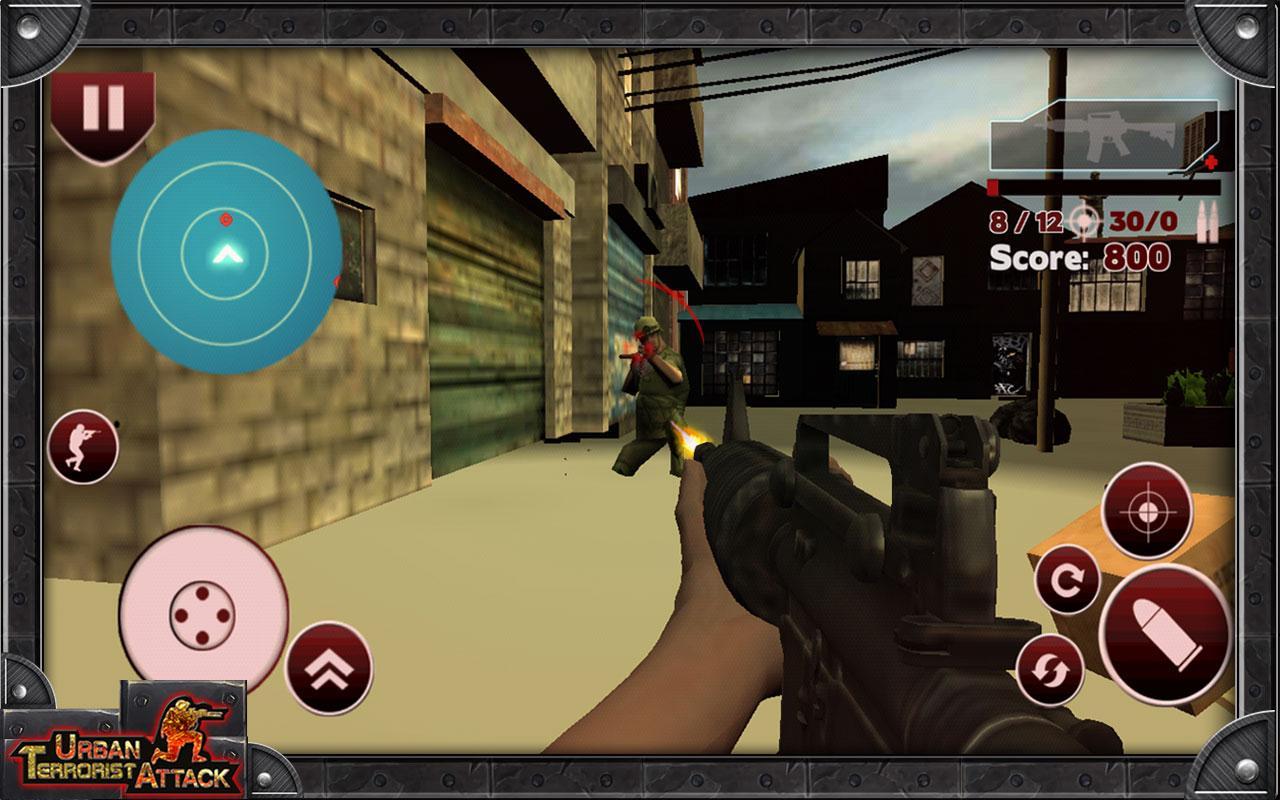Activate the double-chevron jump button
Image resolution: width=1280 pixels, height=800 pixels.
pyautogui.click(x=329, y=667)
